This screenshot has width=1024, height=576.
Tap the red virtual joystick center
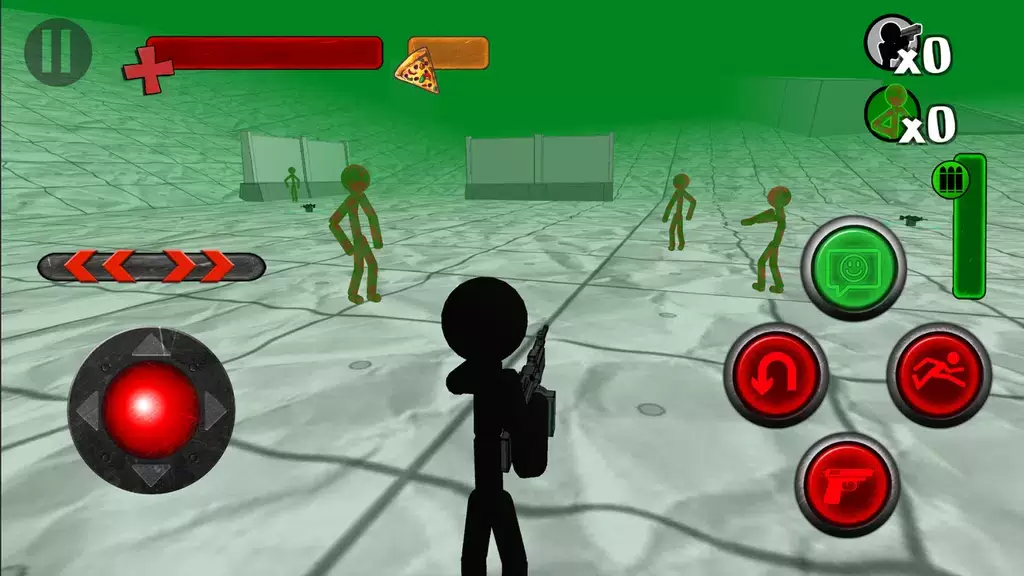(151, 410)
